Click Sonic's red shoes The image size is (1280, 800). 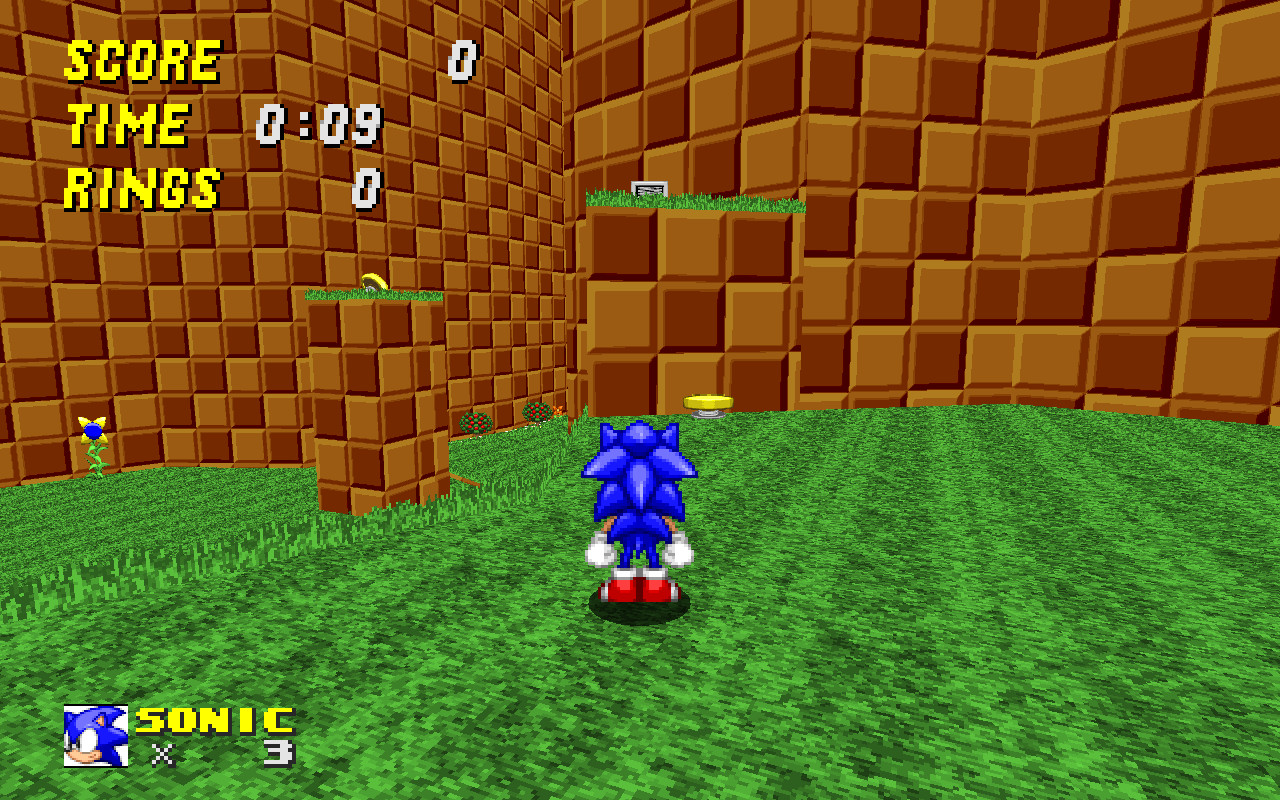coord(641,588)
